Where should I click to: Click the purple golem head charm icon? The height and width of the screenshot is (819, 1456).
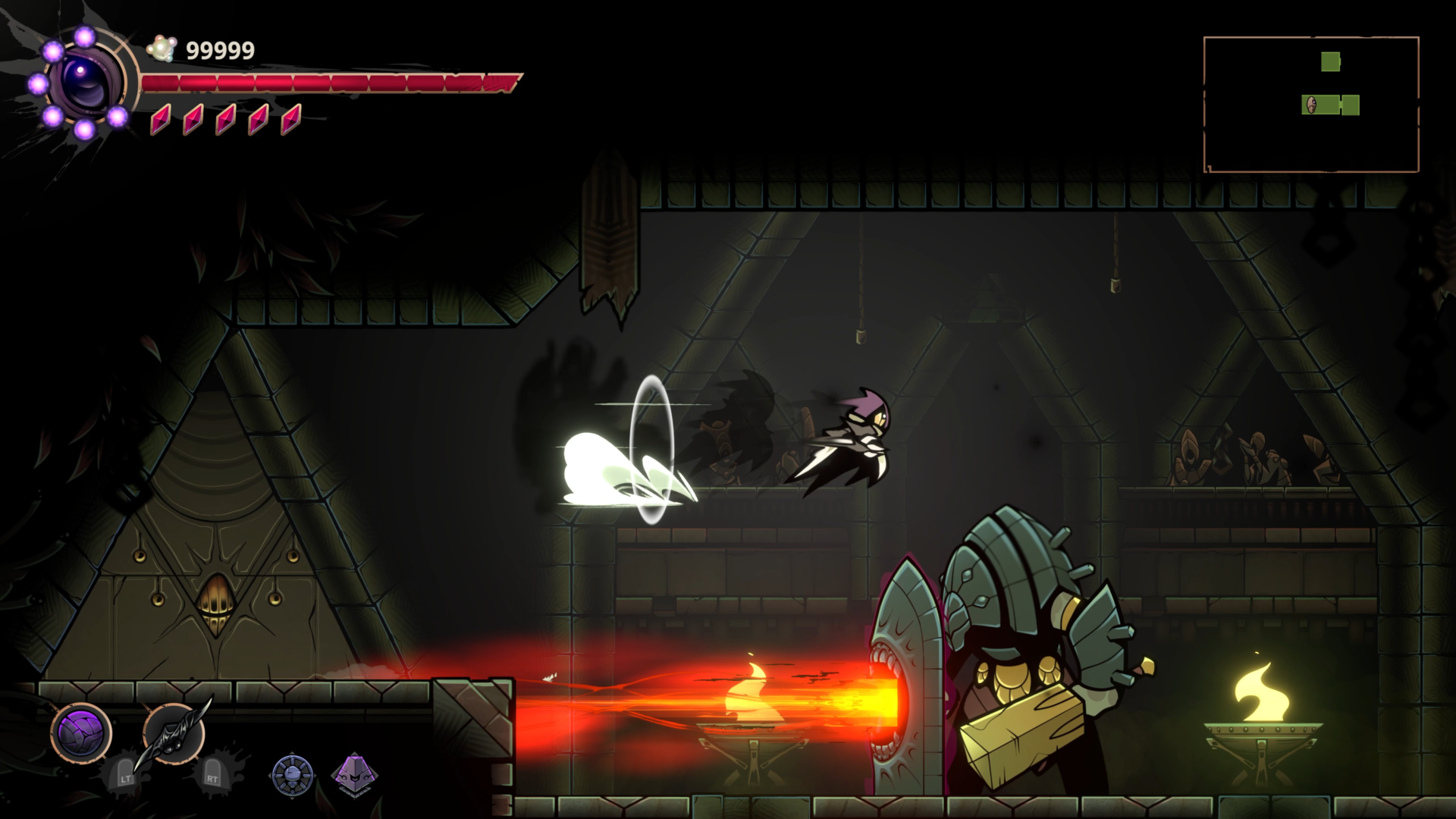pos(355,776)
